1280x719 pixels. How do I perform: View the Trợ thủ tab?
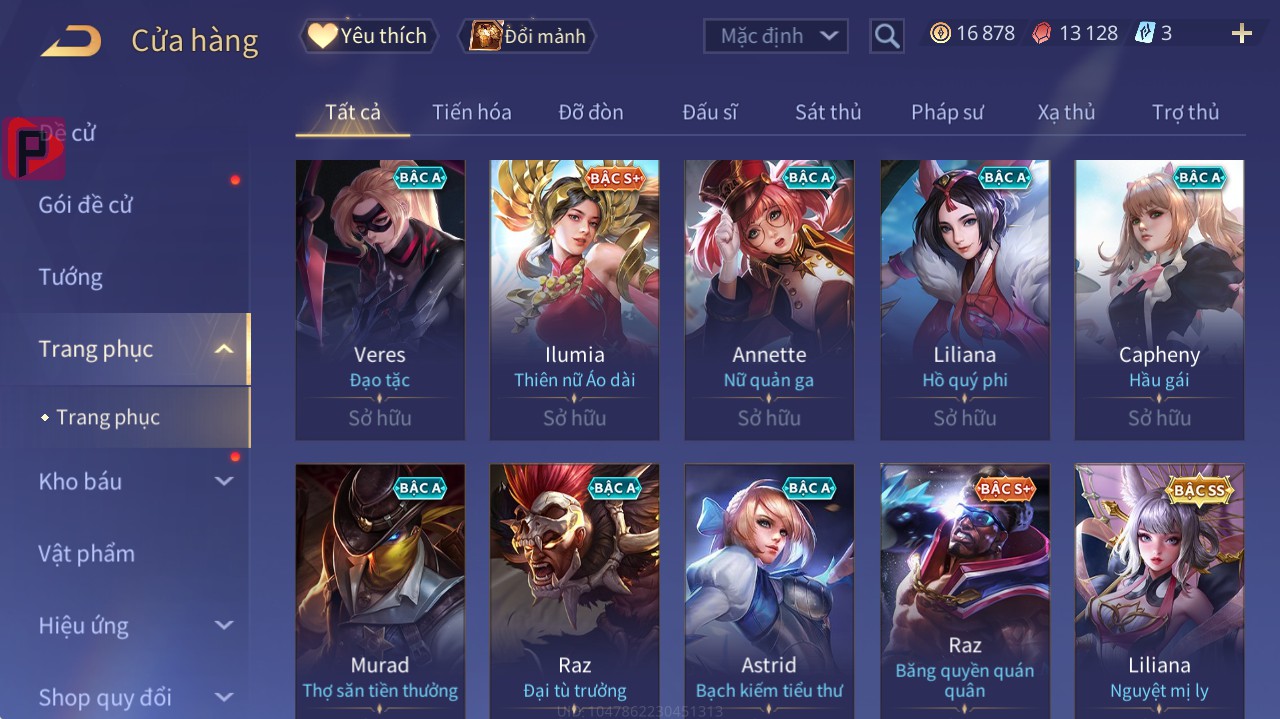coord(1185,112)
